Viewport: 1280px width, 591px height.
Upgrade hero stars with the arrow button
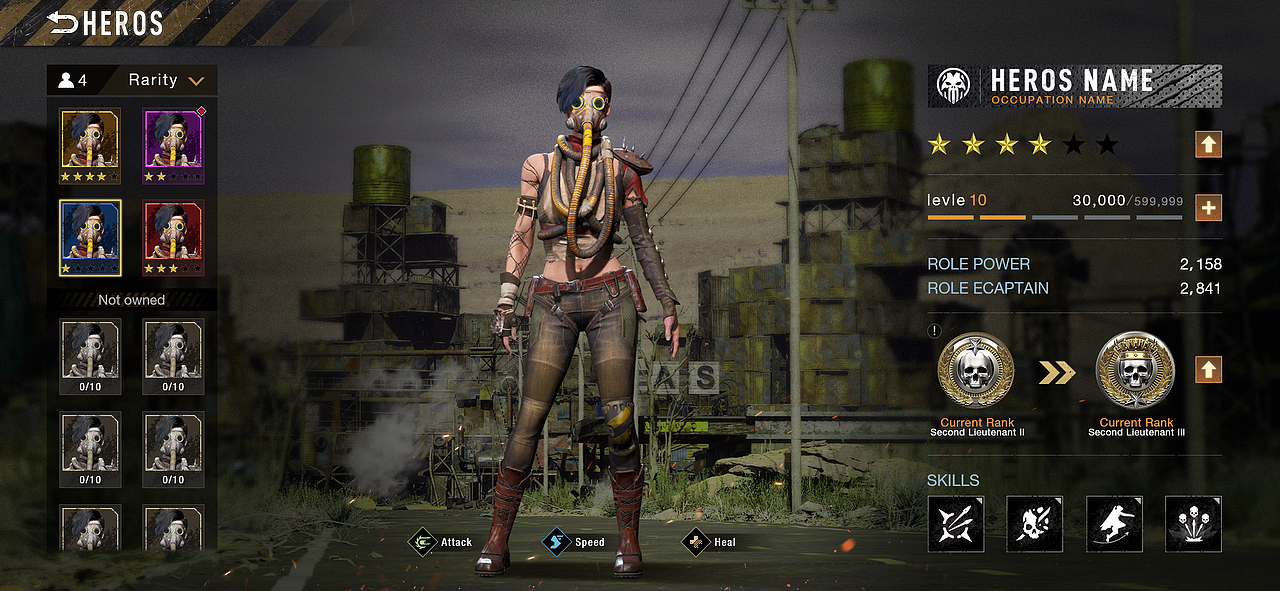[1208, 145]
